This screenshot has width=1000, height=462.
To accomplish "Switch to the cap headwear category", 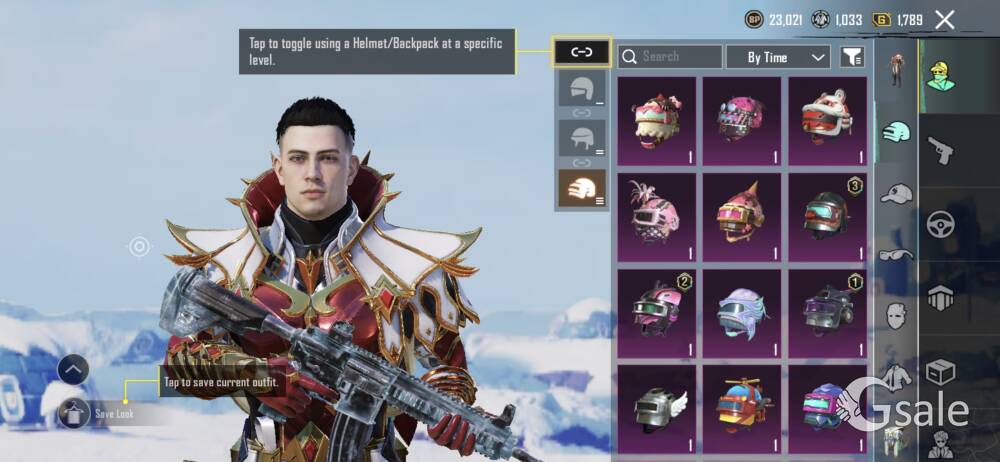I will (896, 193).
